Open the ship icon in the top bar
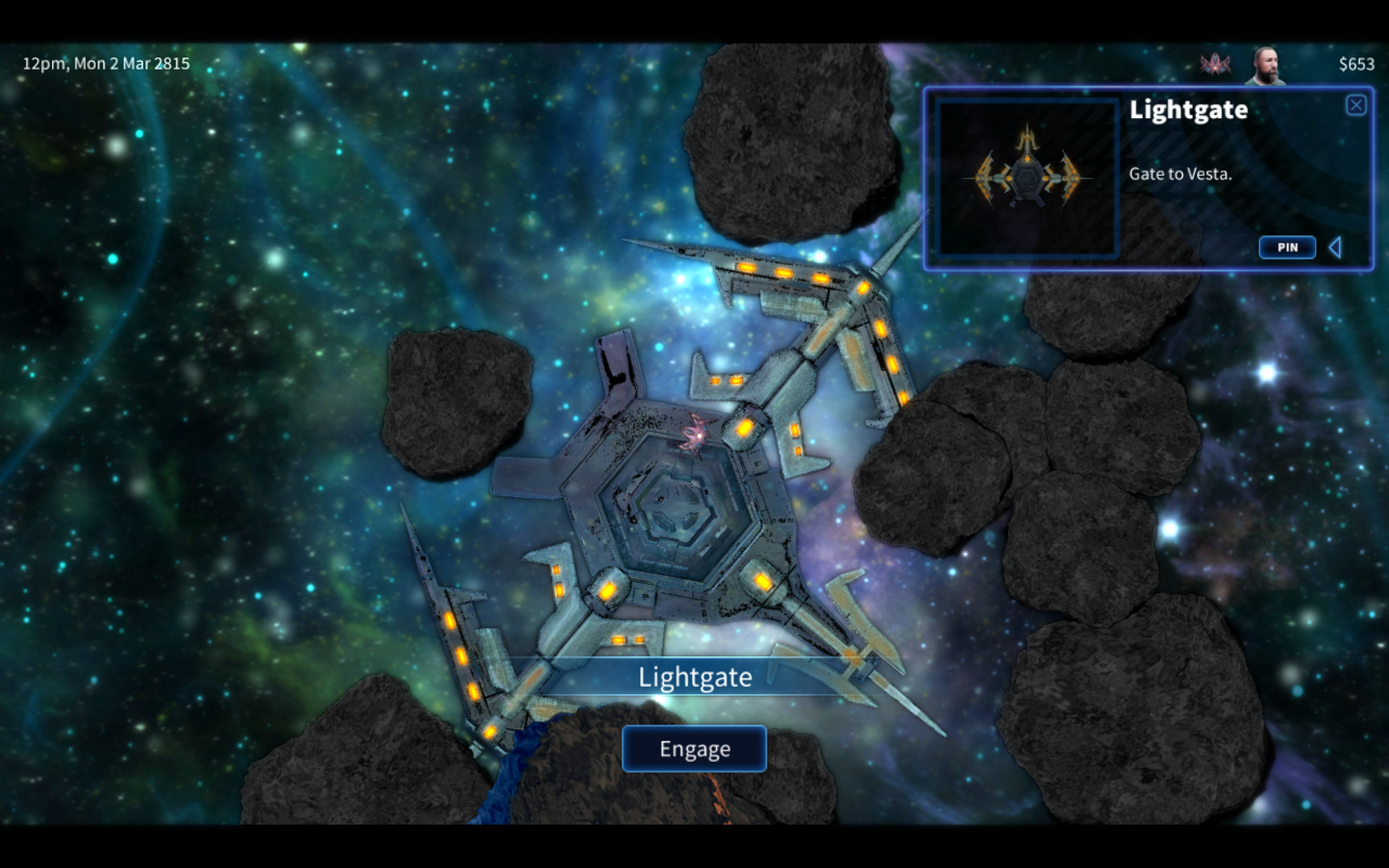Screen dimensions: 1389x868 [1215, 64]
